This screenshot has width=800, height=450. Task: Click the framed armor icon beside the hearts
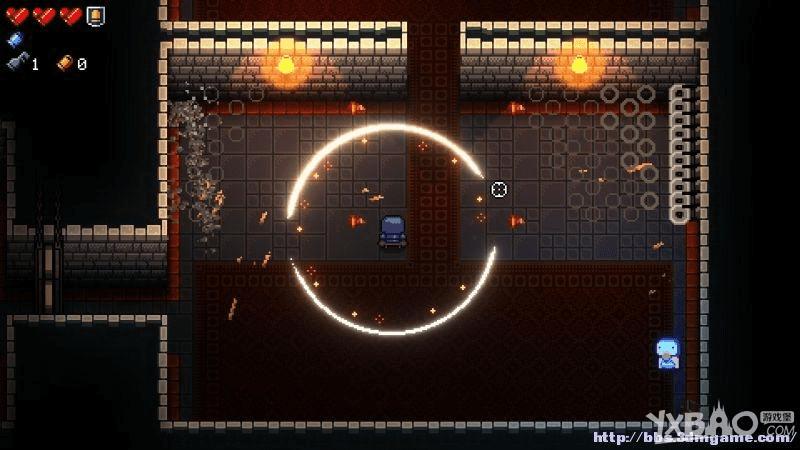coord(95,15)
